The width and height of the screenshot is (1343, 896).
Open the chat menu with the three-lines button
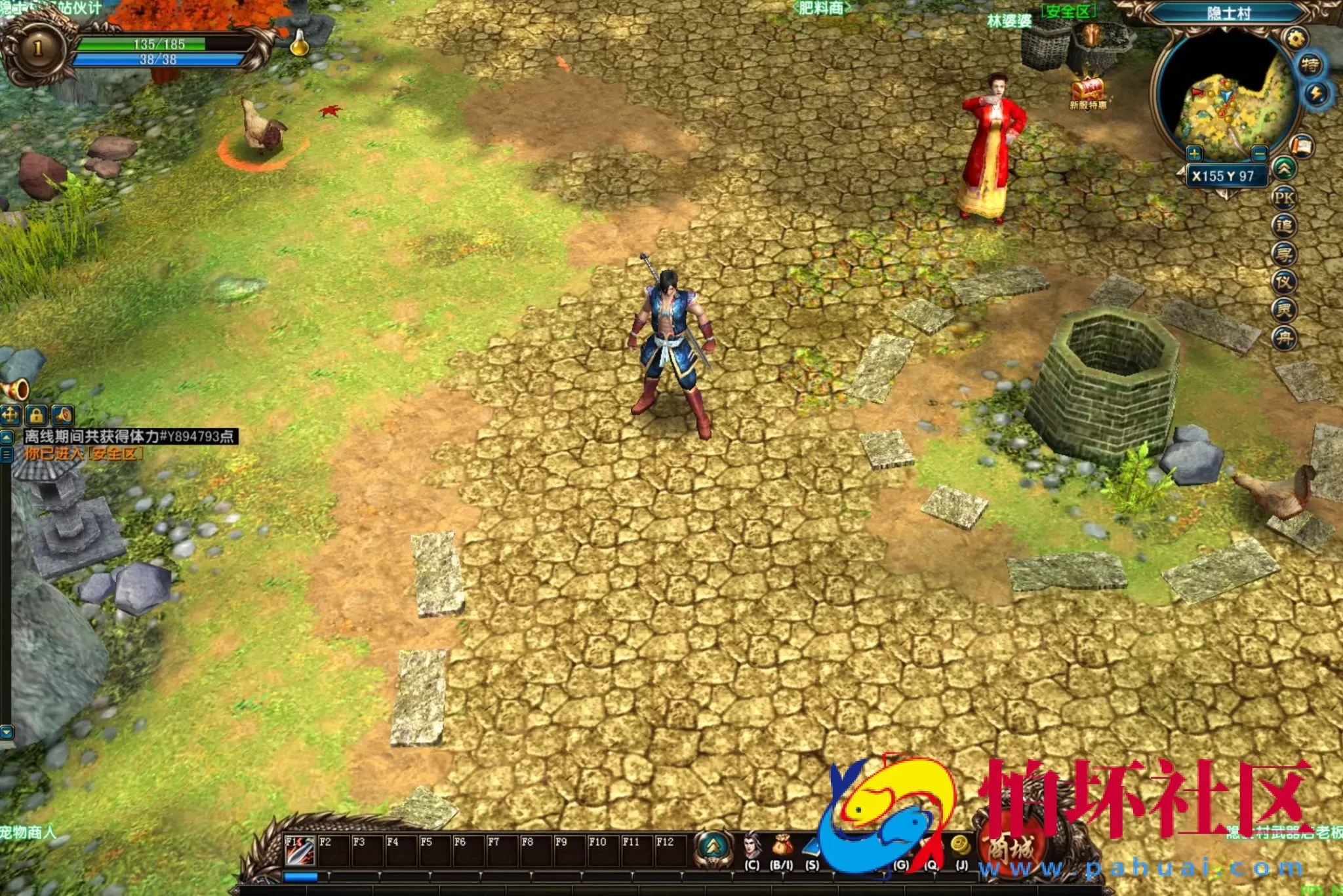[x=5, y=455]
